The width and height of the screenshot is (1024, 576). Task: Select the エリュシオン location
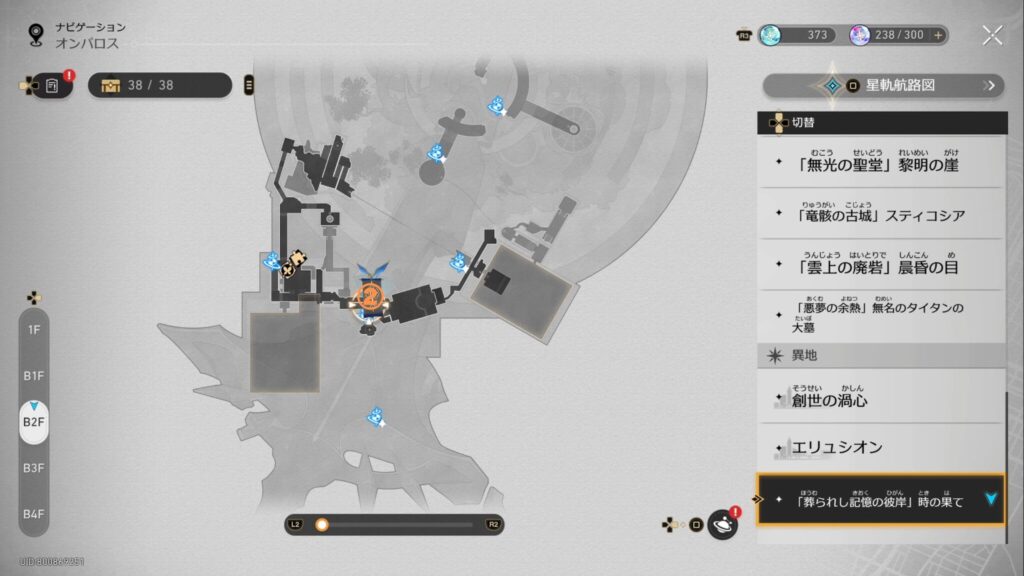click(x=880, y=447)
